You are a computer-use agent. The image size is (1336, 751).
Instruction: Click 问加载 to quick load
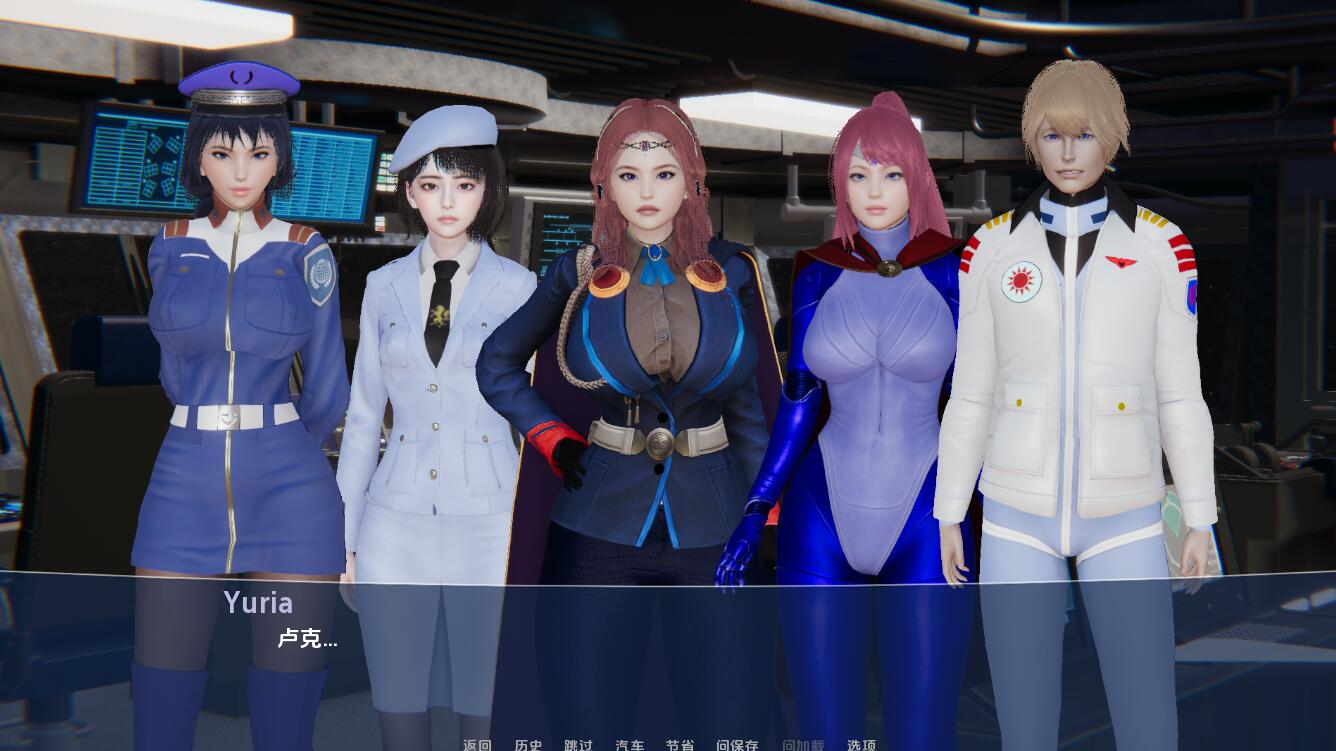tap(804, 745)
